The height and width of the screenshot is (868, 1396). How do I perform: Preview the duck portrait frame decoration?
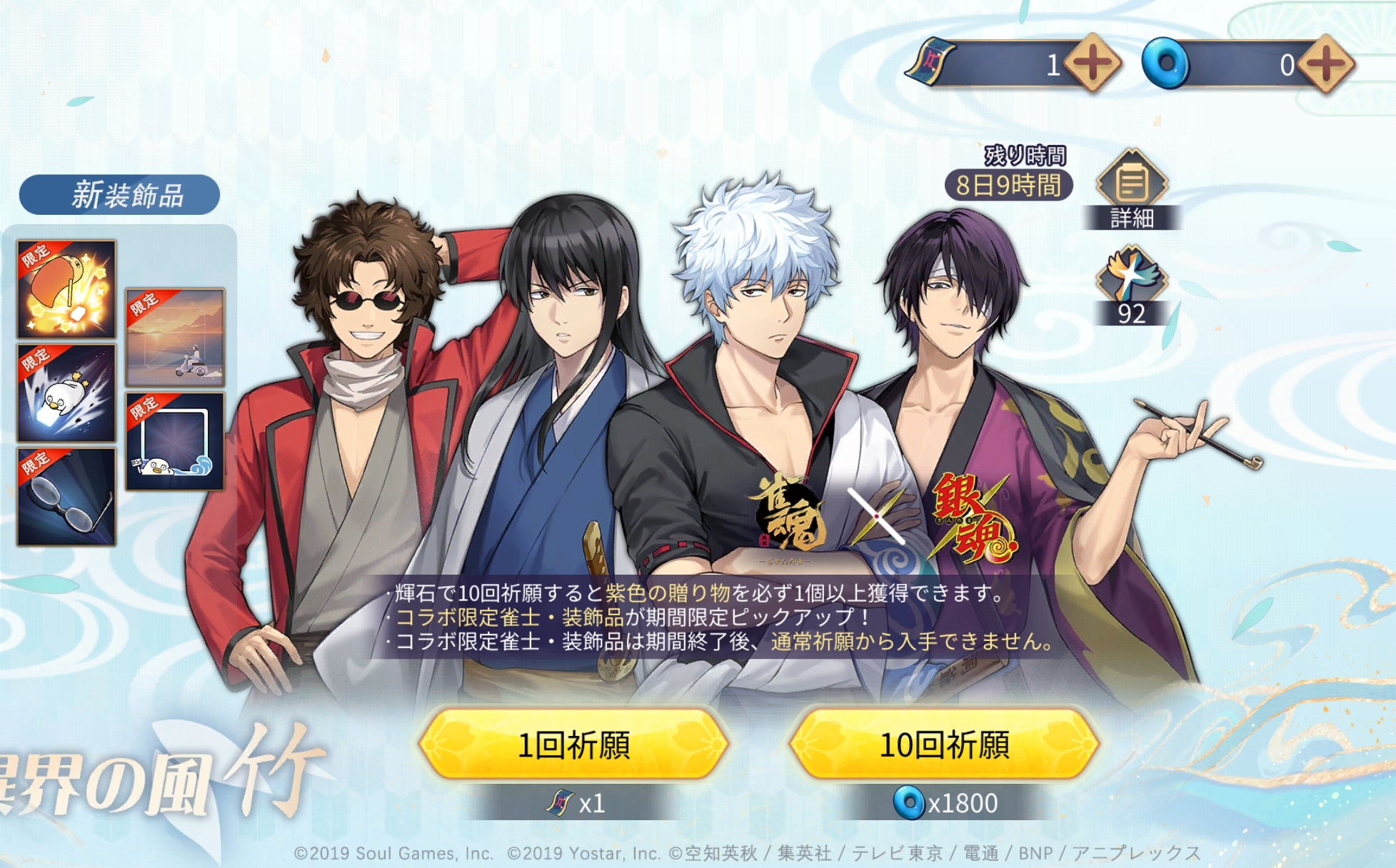click(175, 441)
